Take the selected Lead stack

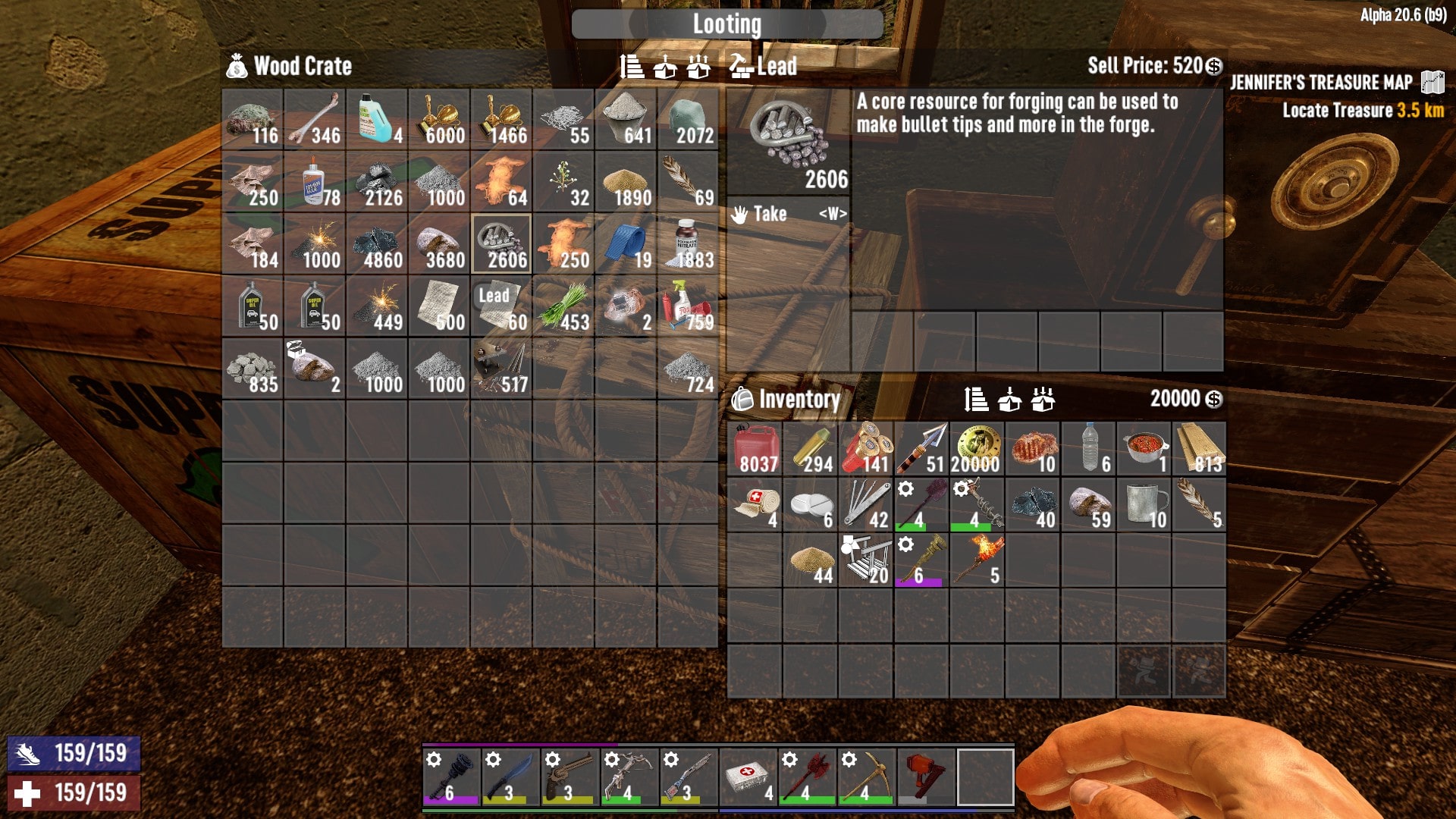789,214
